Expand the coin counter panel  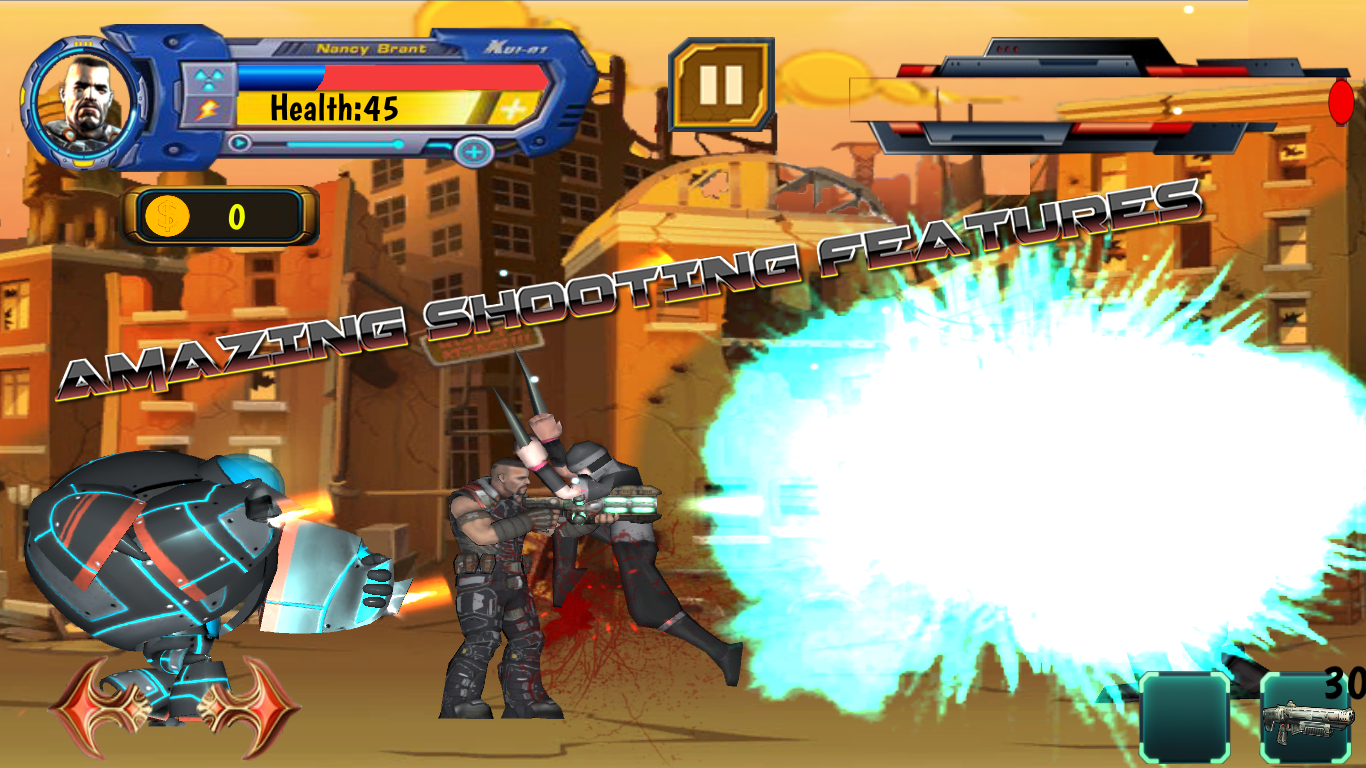220,215
